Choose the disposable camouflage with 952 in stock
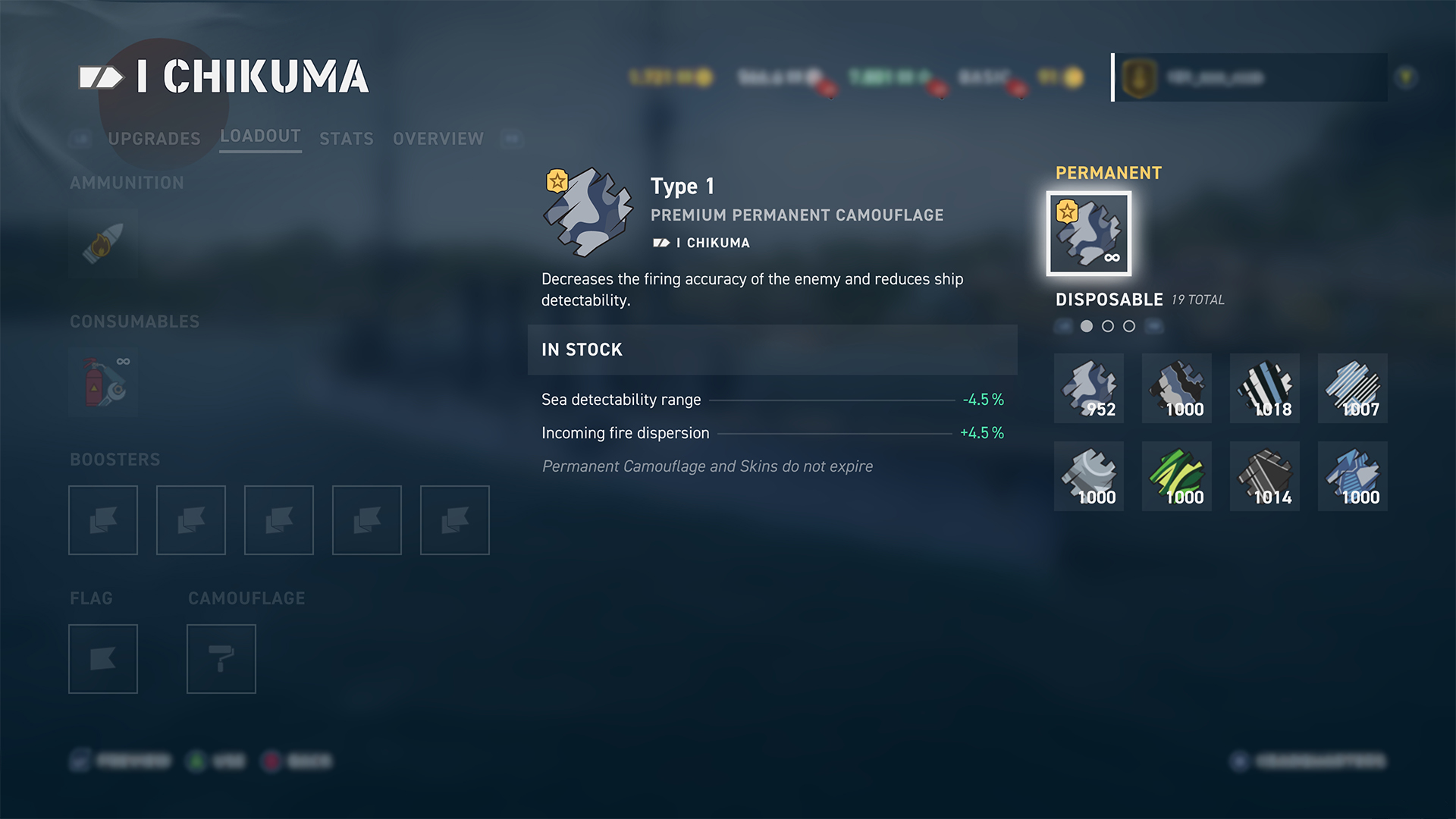 [1089, 388]
